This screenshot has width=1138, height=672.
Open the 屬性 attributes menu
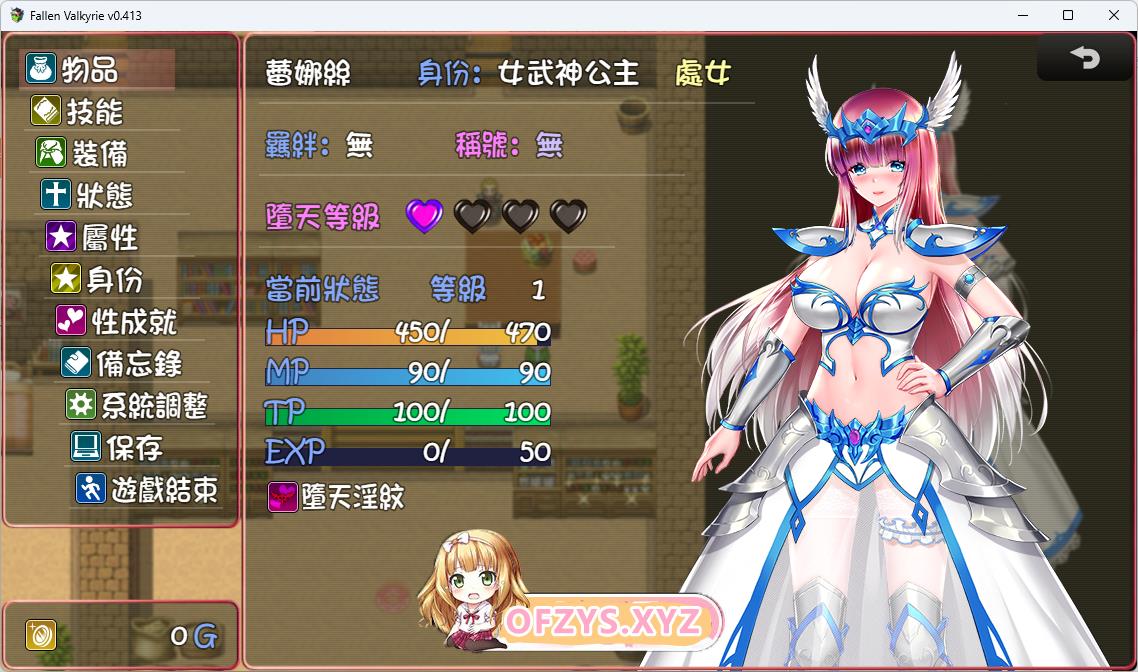click(x=109, y=237)
